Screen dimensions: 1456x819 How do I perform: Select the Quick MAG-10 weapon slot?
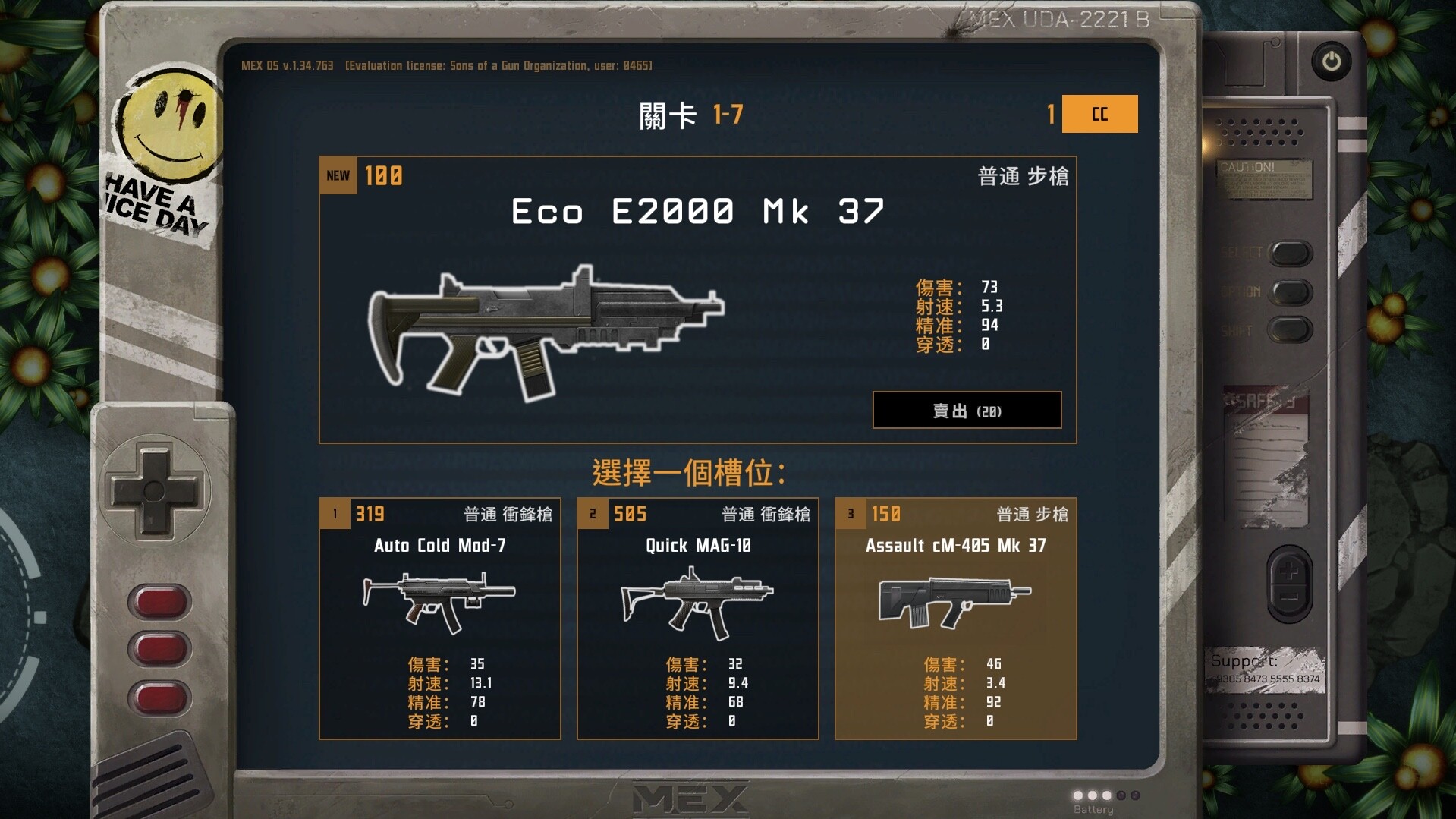(x=697, y=618)
